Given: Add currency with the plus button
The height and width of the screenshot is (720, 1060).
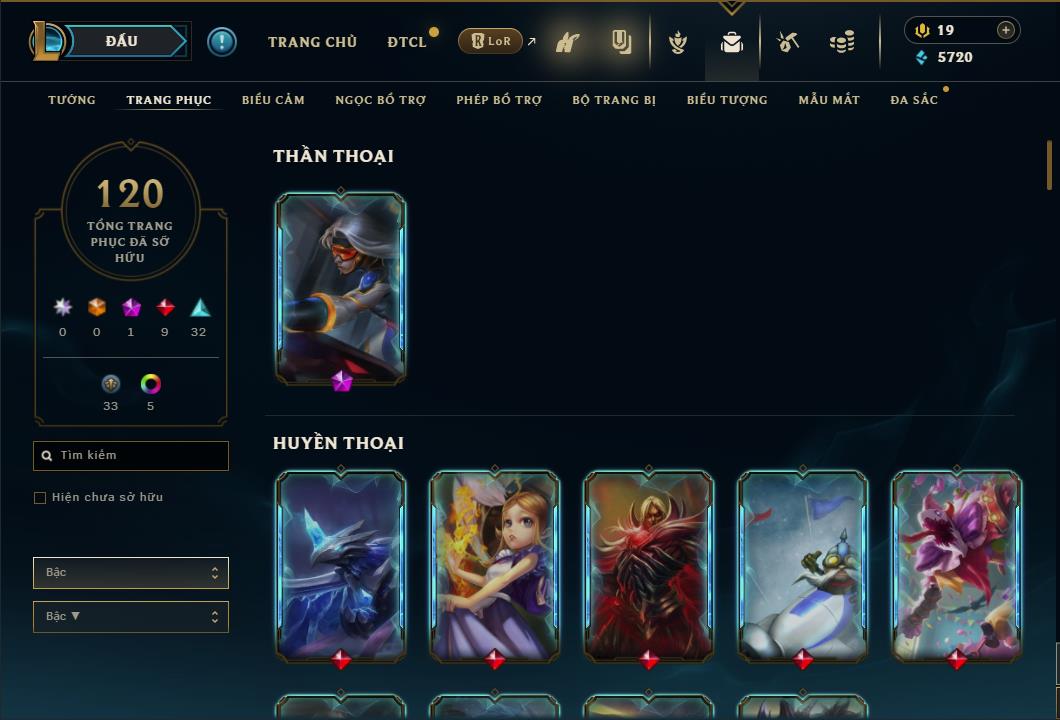Looking at the screenshot, I should [1005, 30].
